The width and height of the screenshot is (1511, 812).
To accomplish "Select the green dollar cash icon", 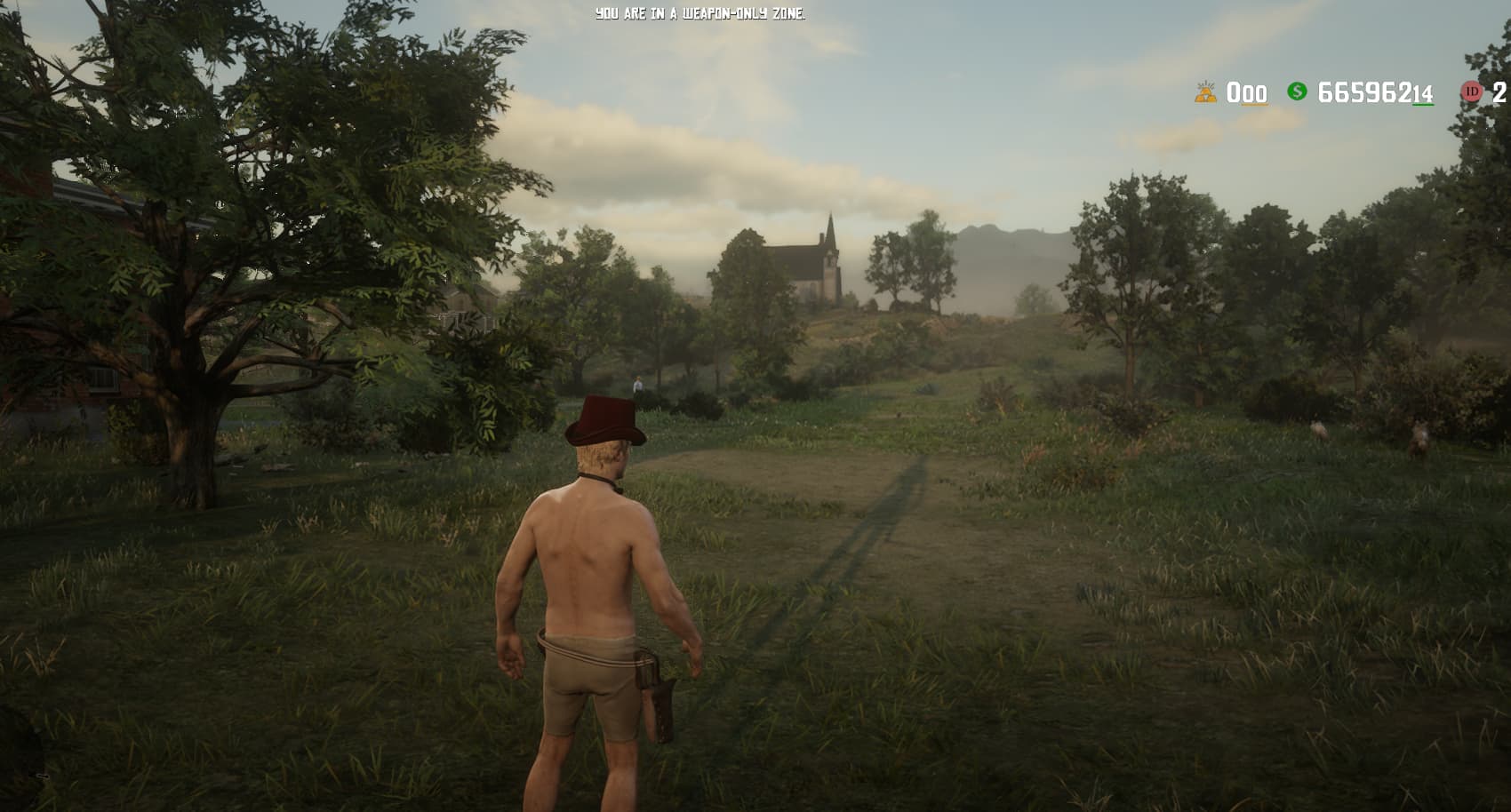I will tap(1297, 92).
